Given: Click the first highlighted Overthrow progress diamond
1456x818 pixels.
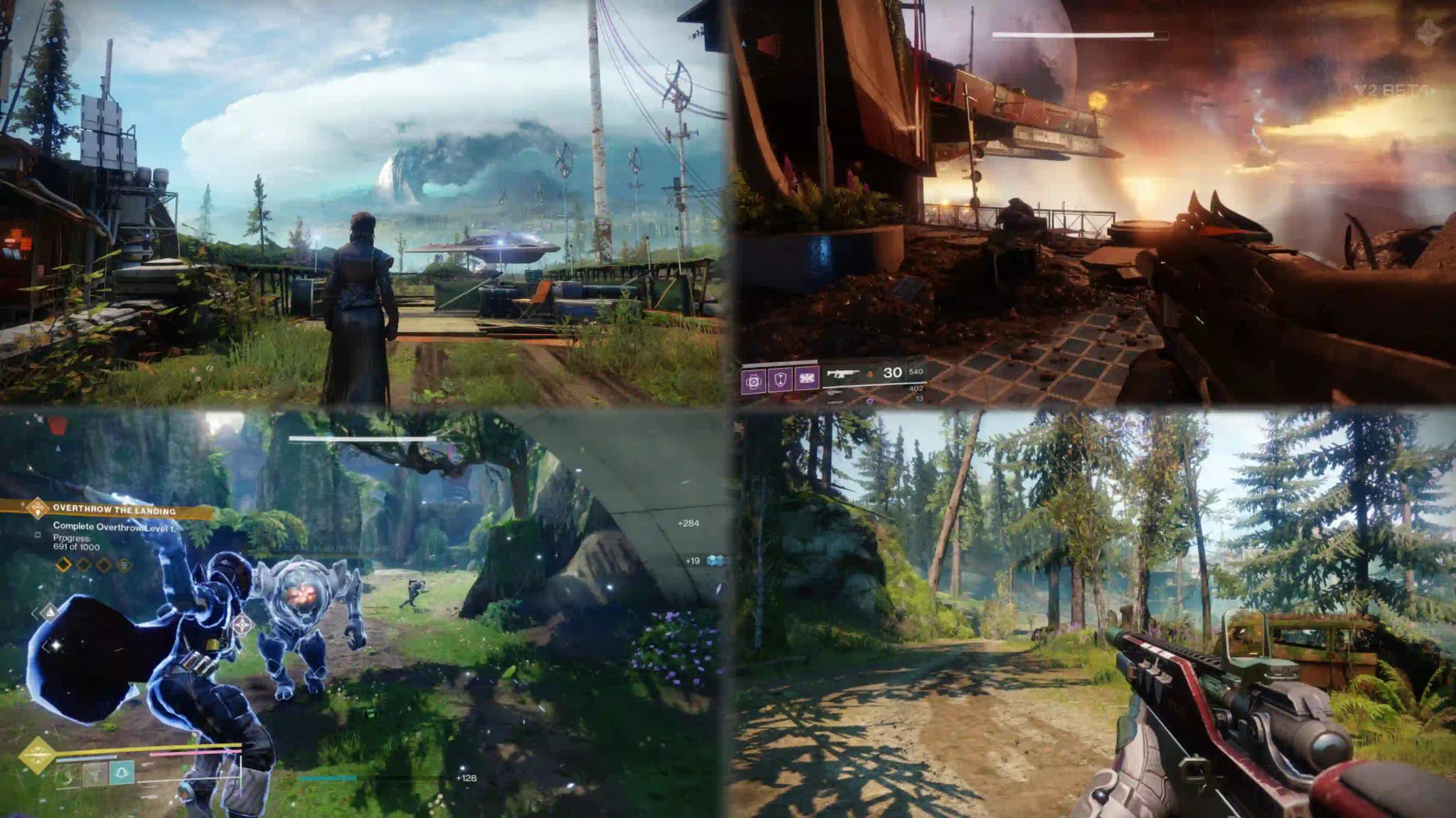Looking at the screenshot, I should [x=64, y=565].
